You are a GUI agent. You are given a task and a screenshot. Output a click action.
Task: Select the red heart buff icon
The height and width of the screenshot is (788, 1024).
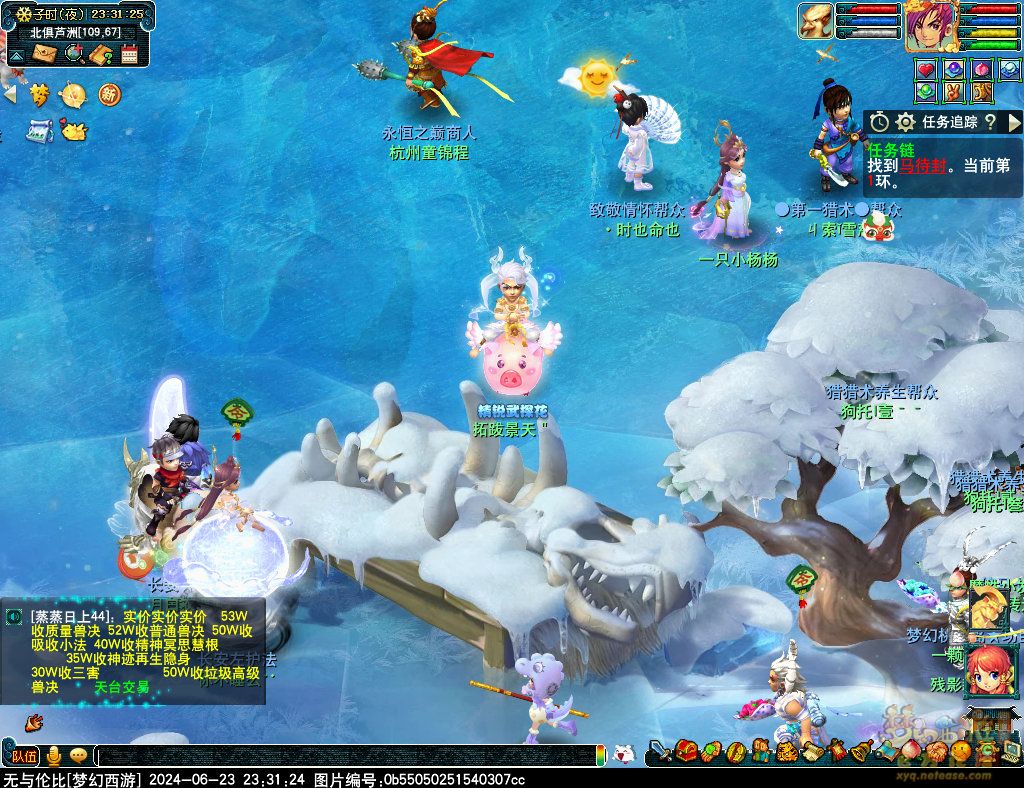926,70
